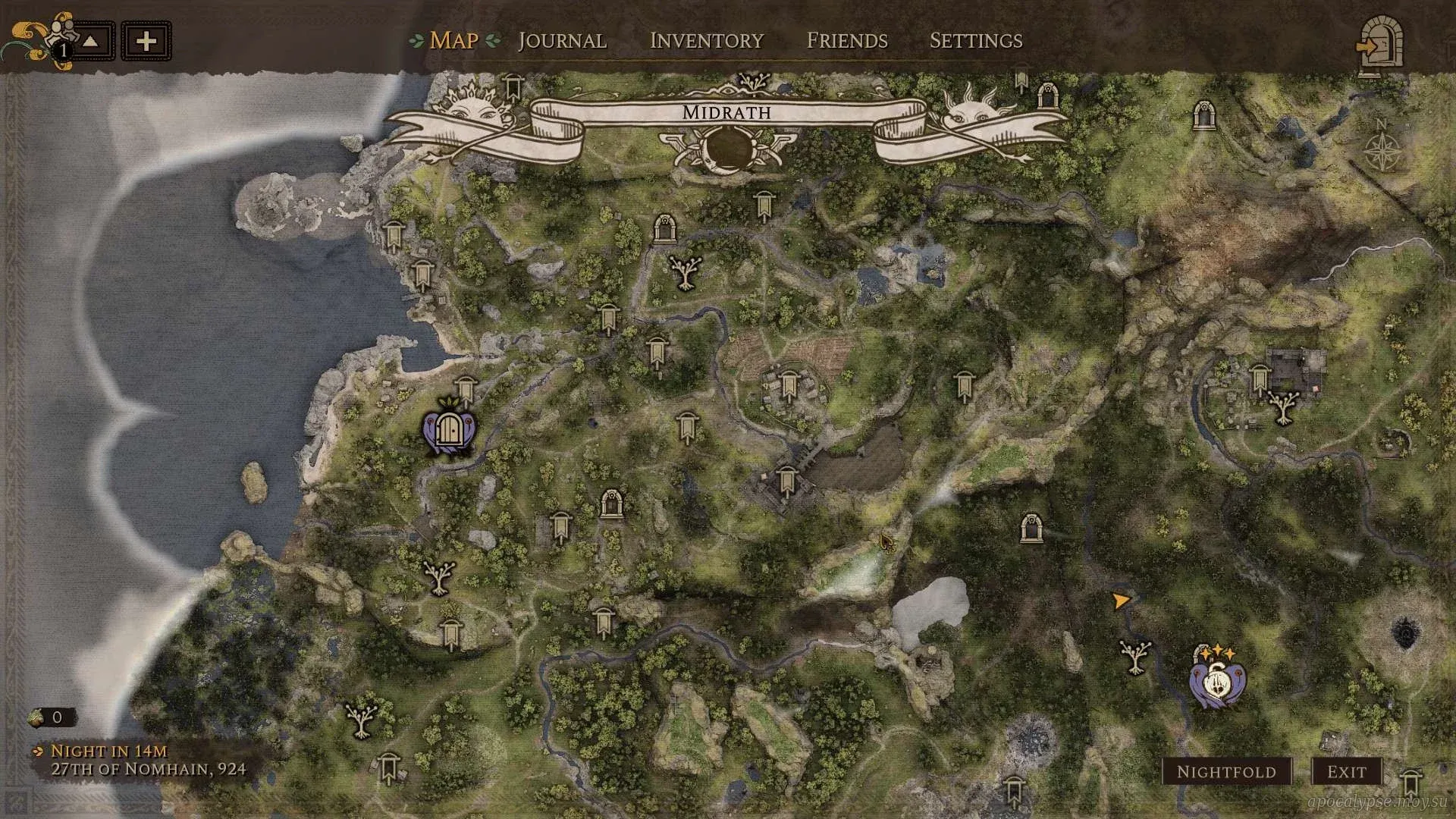Expand the party panel with the up arrow
The image size is (1456, 819).
click(91, 41)
